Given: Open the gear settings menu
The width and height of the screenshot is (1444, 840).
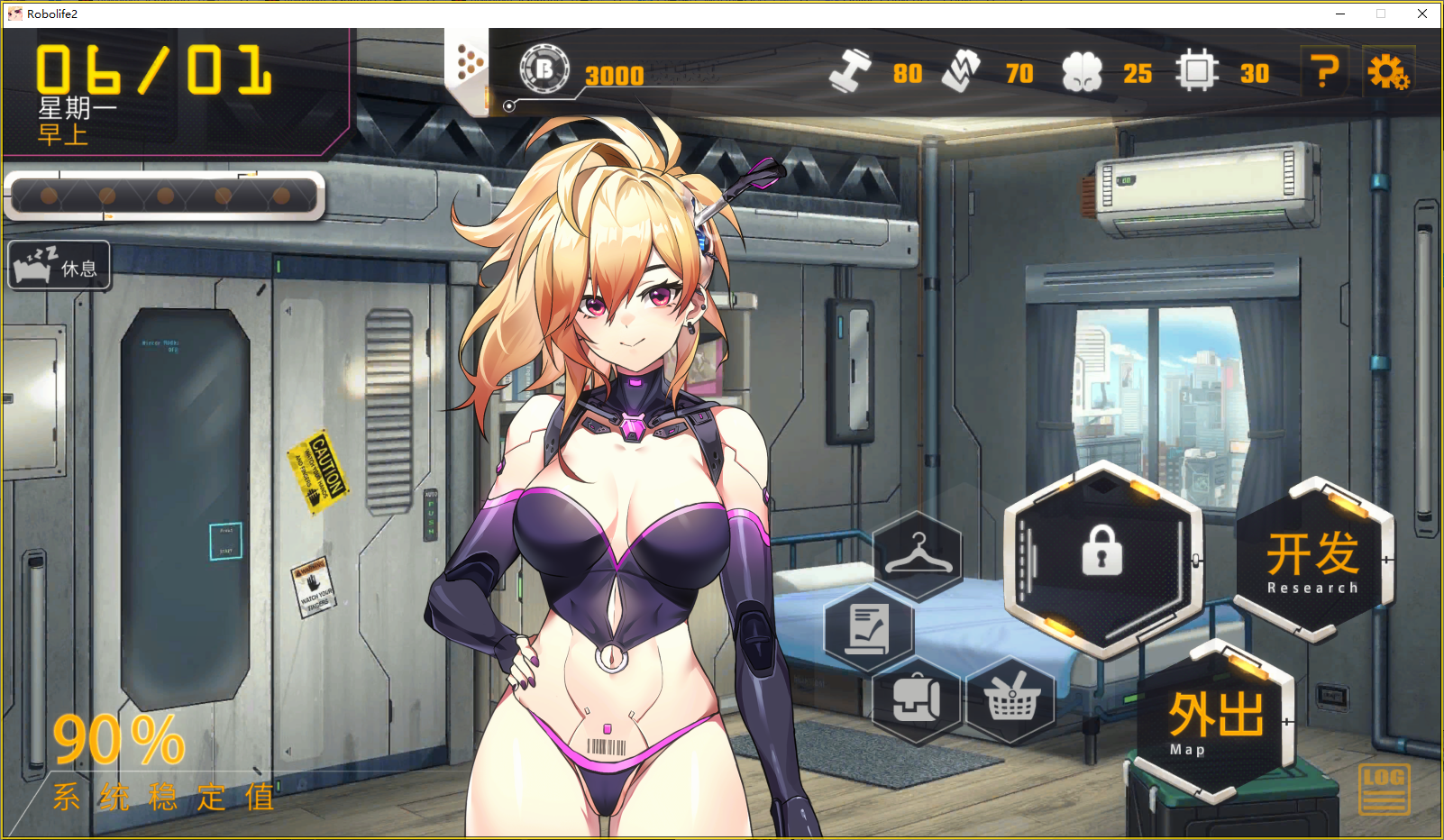Looking at the screenshot, I should [1388, 71].
